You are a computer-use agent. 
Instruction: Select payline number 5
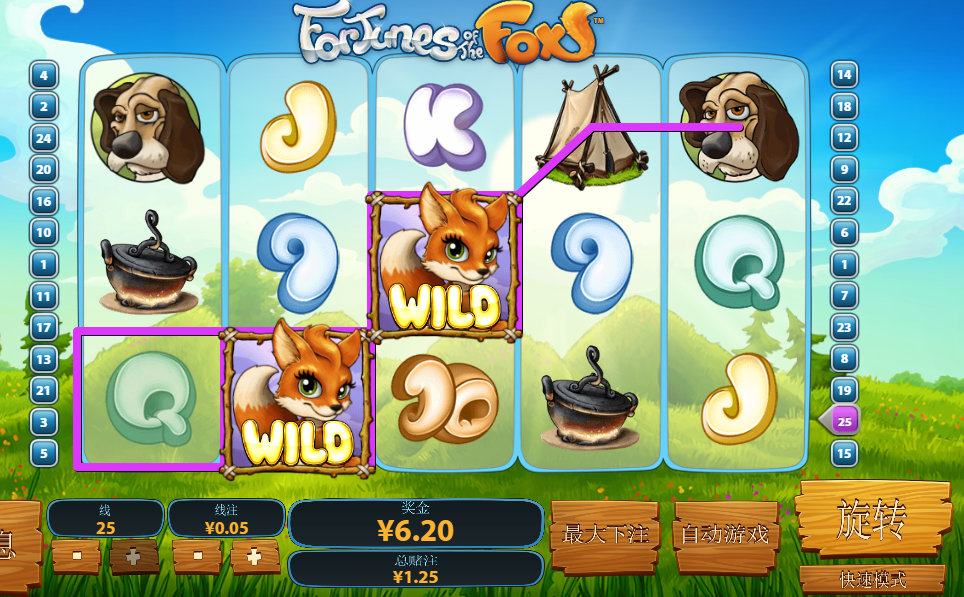pyautogui.click(x=44, y=453)
